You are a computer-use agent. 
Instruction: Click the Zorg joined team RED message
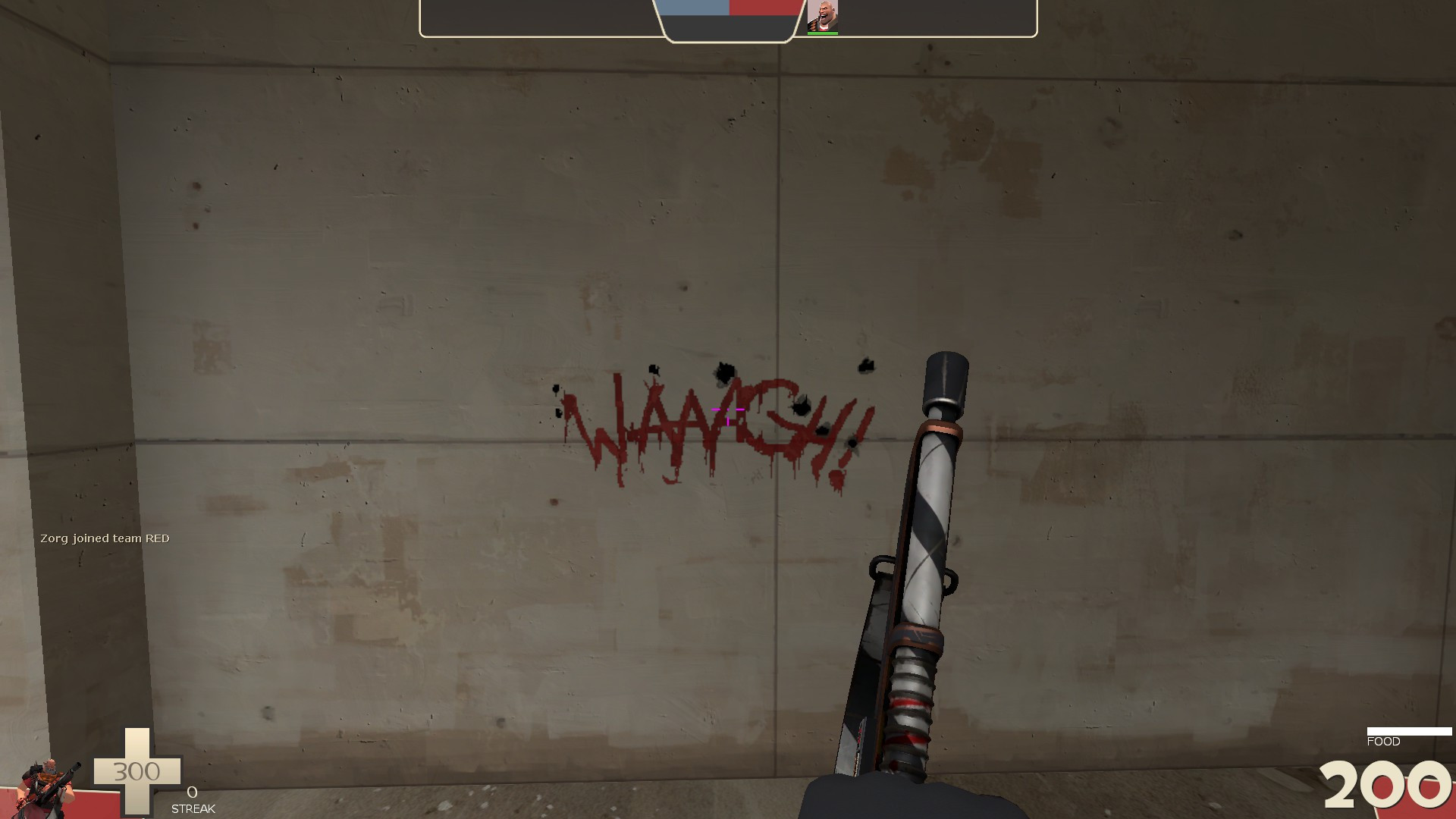click(106, 538)
